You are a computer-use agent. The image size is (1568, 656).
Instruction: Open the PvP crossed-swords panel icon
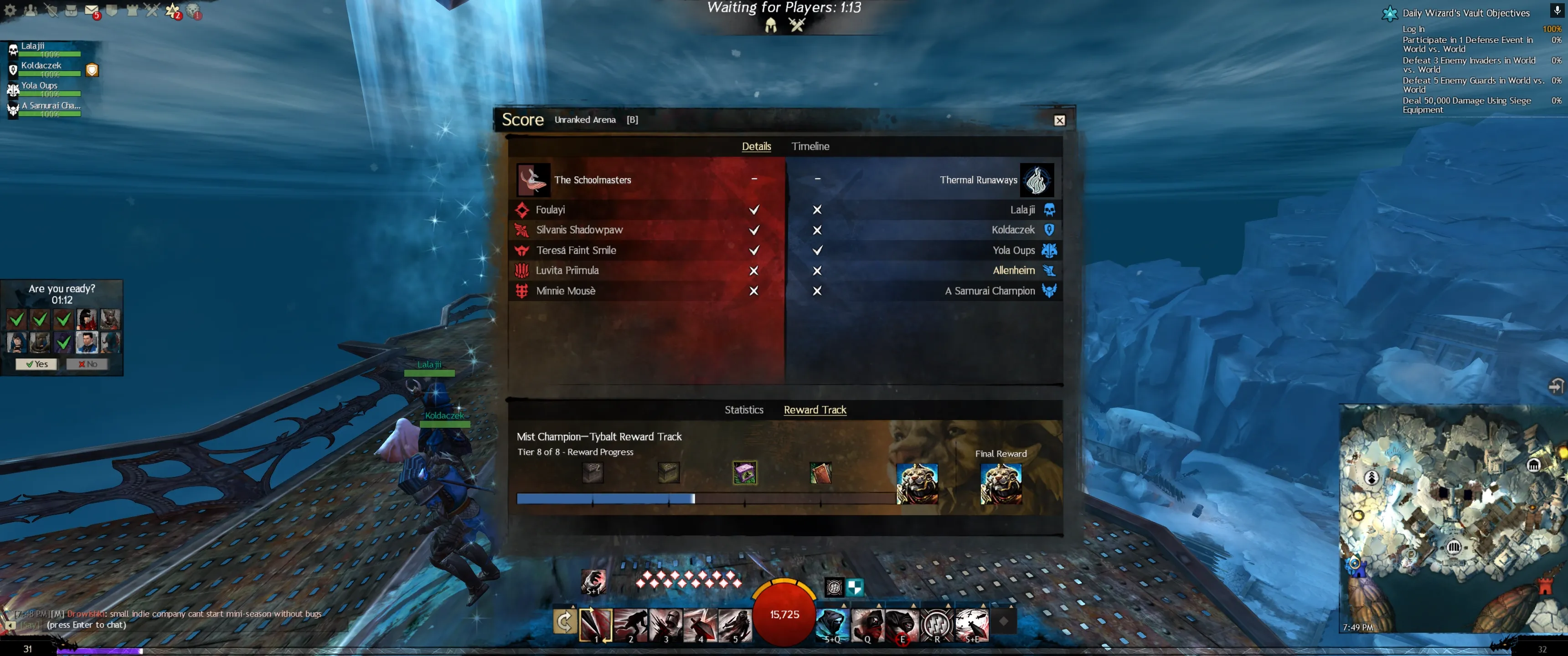point(153,10)
